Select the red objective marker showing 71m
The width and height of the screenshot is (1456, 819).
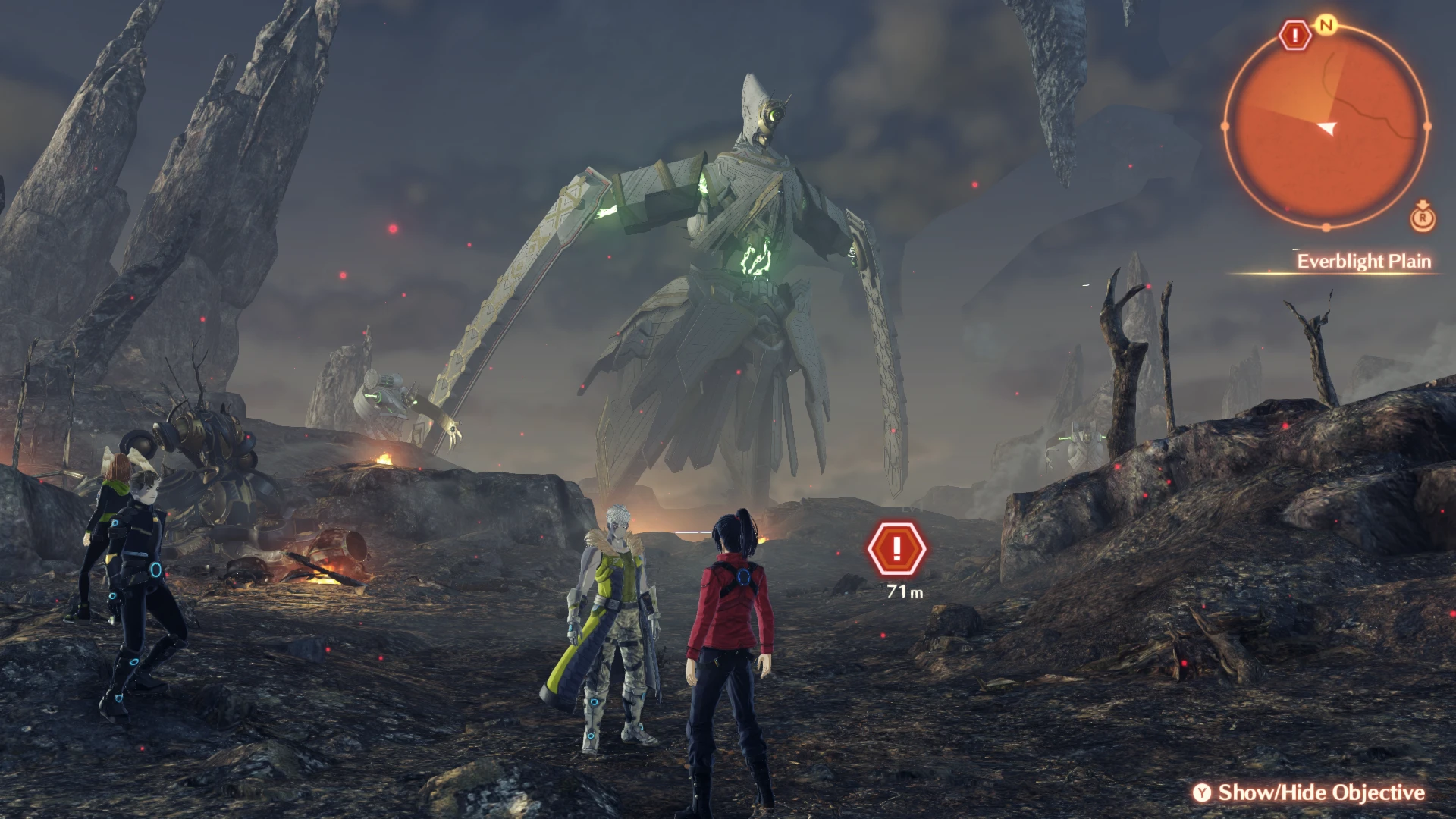(x=897, y=548)
